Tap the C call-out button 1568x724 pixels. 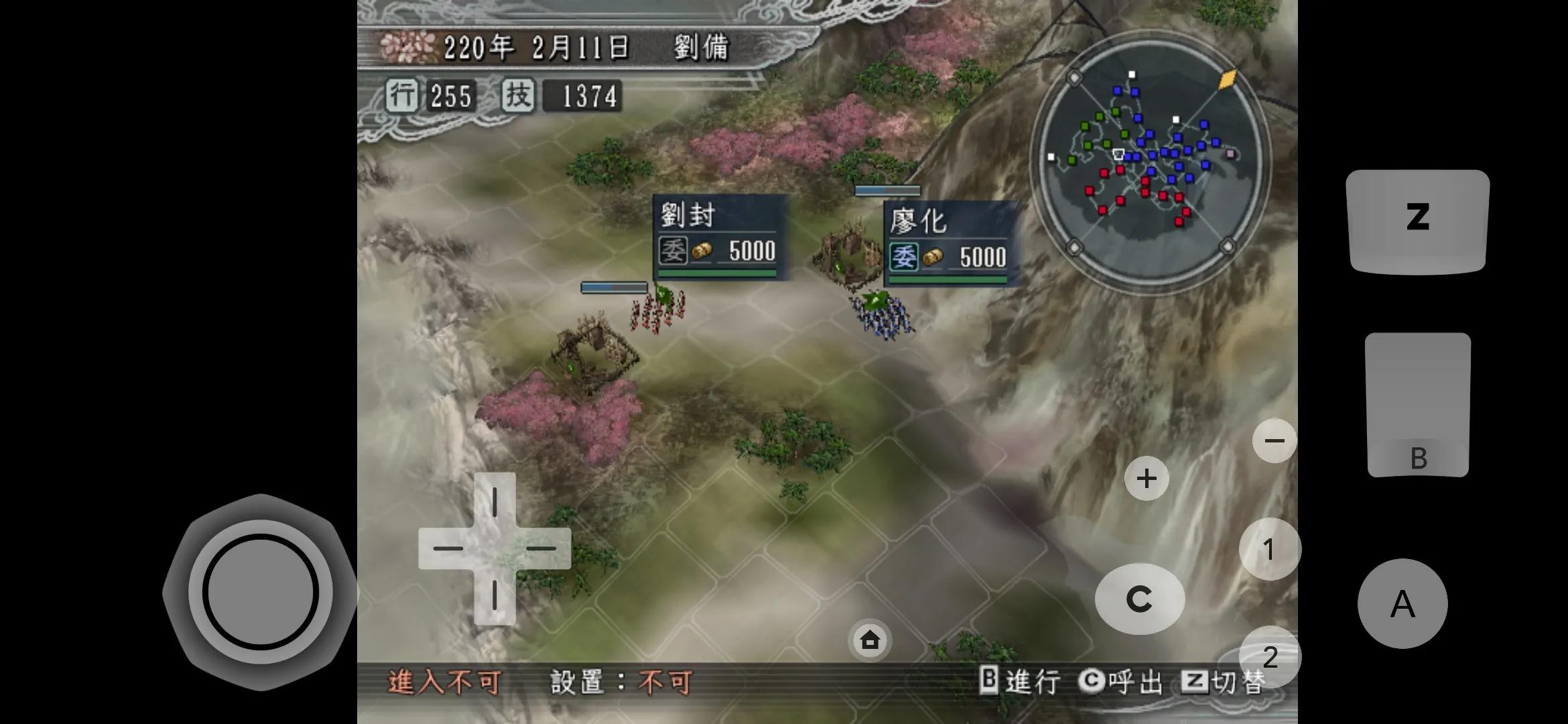coord(1140,598)
